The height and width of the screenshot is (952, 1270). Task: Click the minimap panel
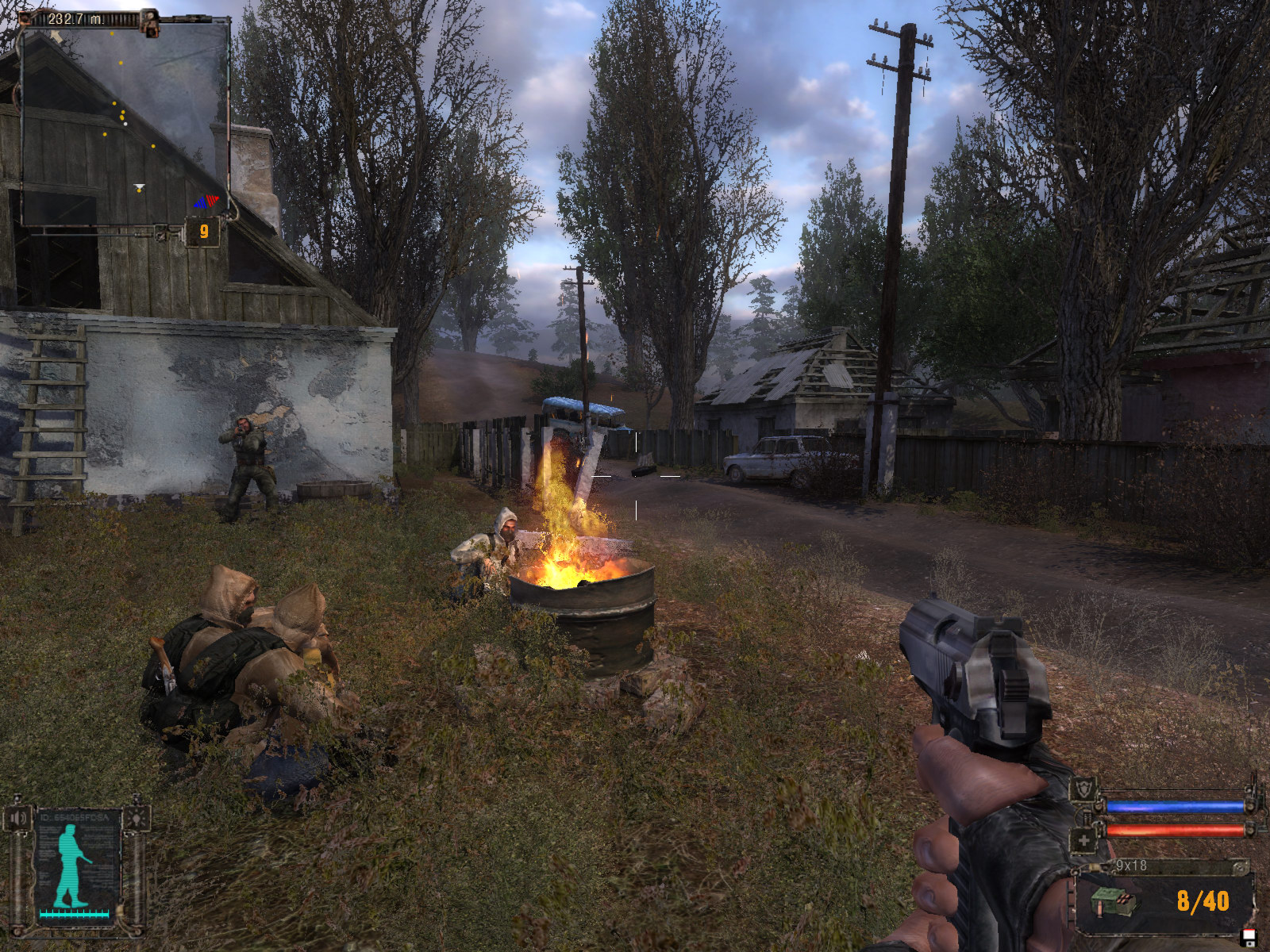click(x=125, y=121)
